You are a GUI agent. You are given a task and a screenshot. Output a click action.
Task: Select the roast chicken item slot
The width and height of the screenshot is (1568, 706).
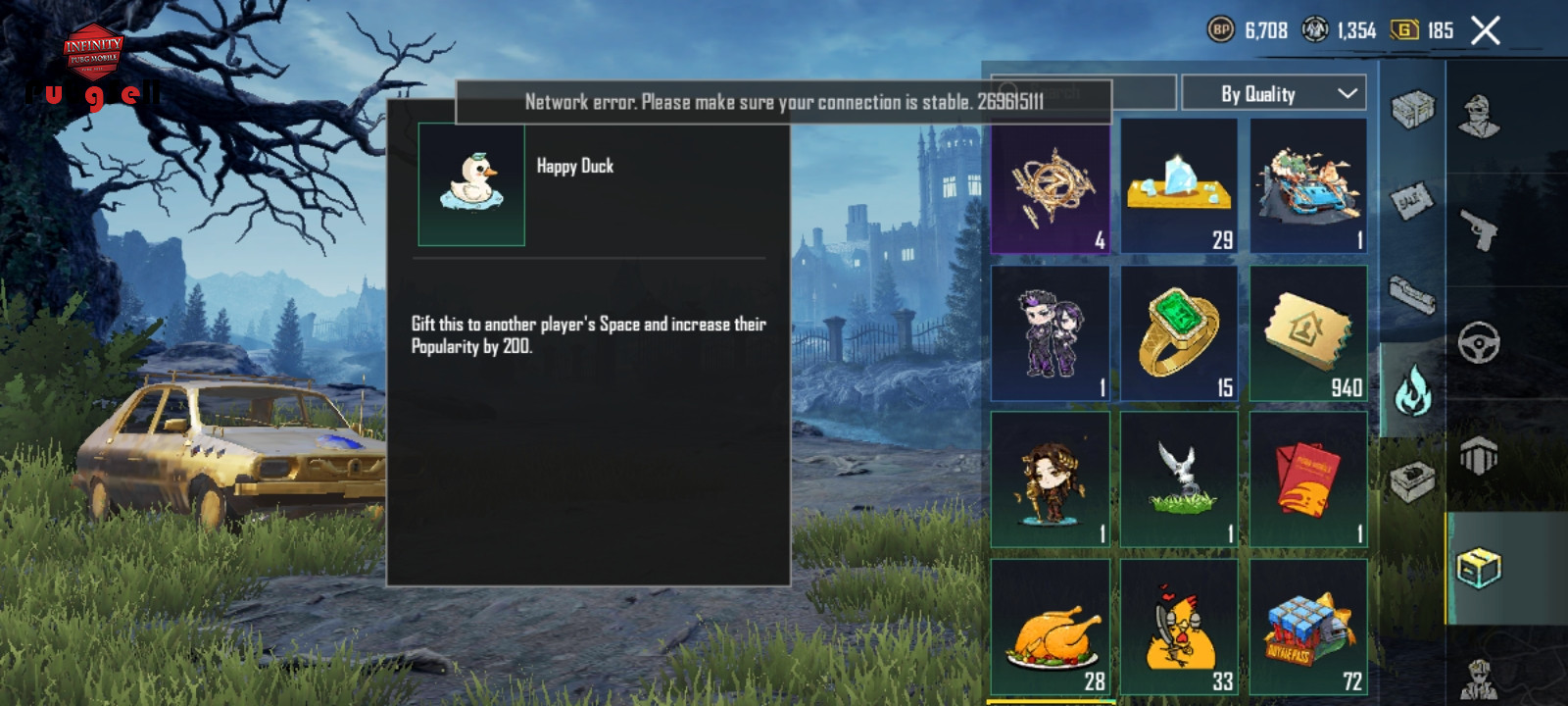(1051, 628)
